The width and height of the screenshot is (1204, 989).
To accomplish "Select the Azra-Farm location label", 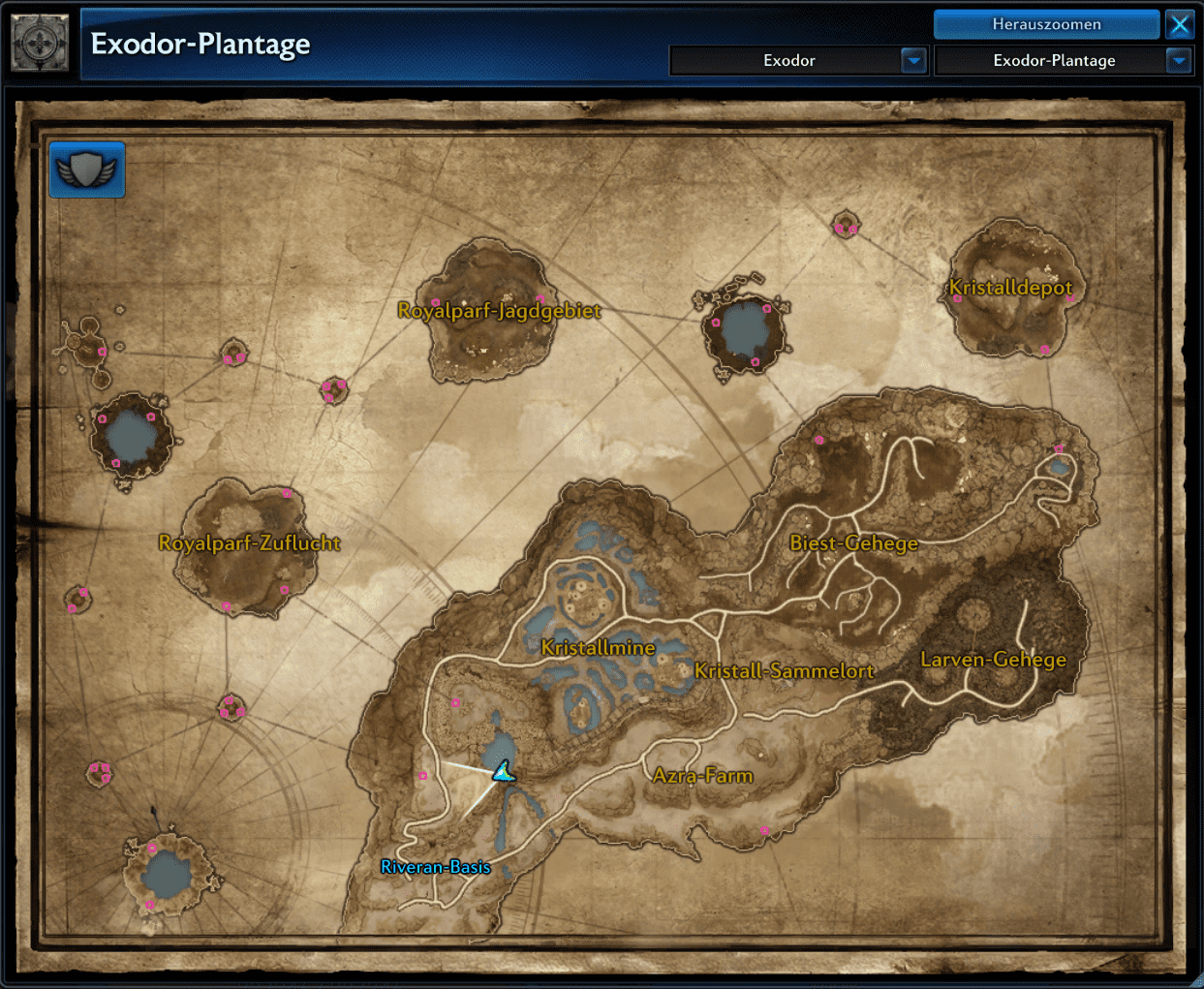I will (x=702, y=776).
